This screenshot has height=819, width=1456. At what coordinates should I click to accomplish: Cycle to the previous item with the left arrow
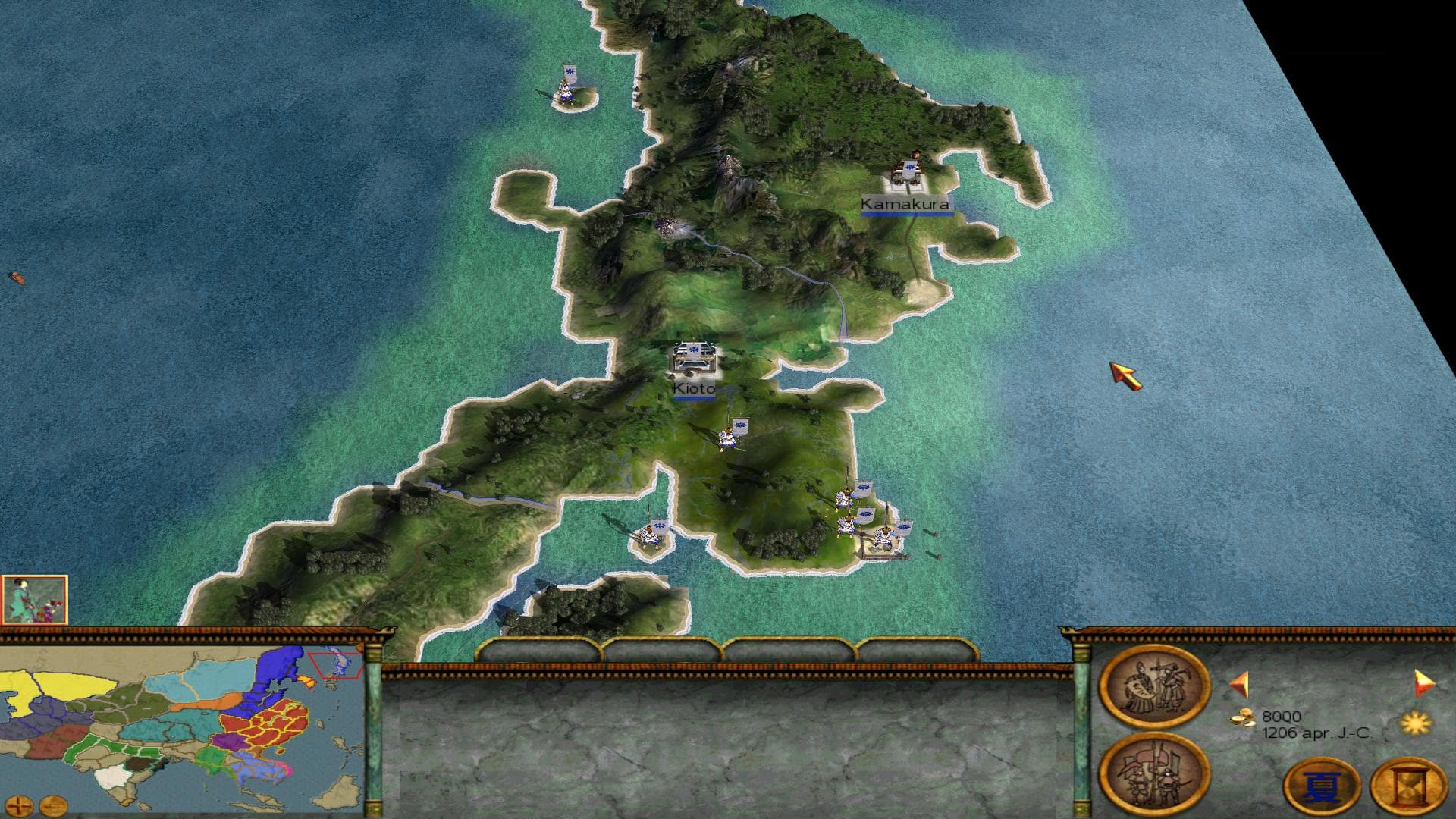(1238, 685)
